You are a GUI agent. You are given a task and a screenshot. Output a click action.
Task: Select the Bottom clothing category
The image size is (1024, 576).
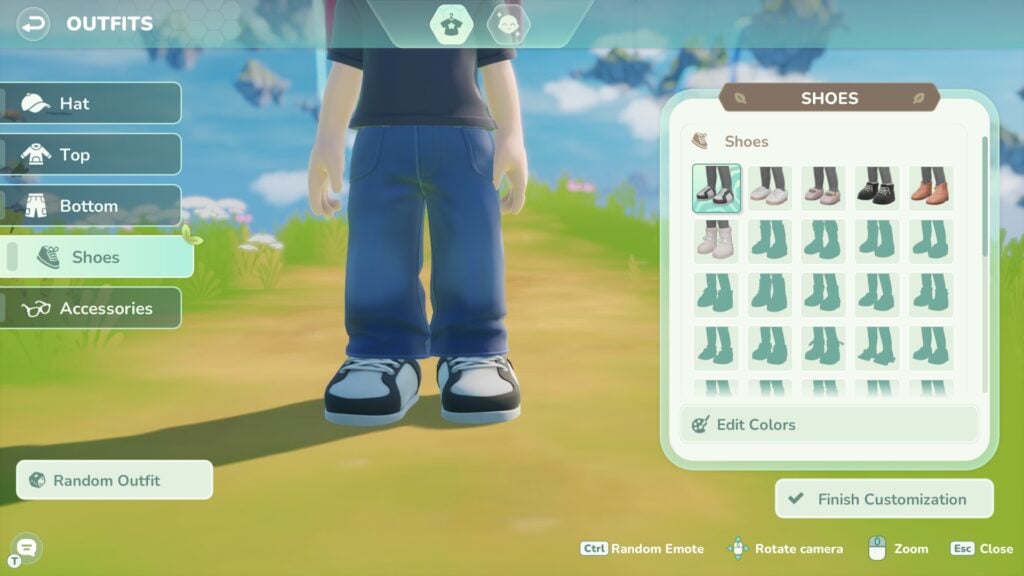[91, 206]
